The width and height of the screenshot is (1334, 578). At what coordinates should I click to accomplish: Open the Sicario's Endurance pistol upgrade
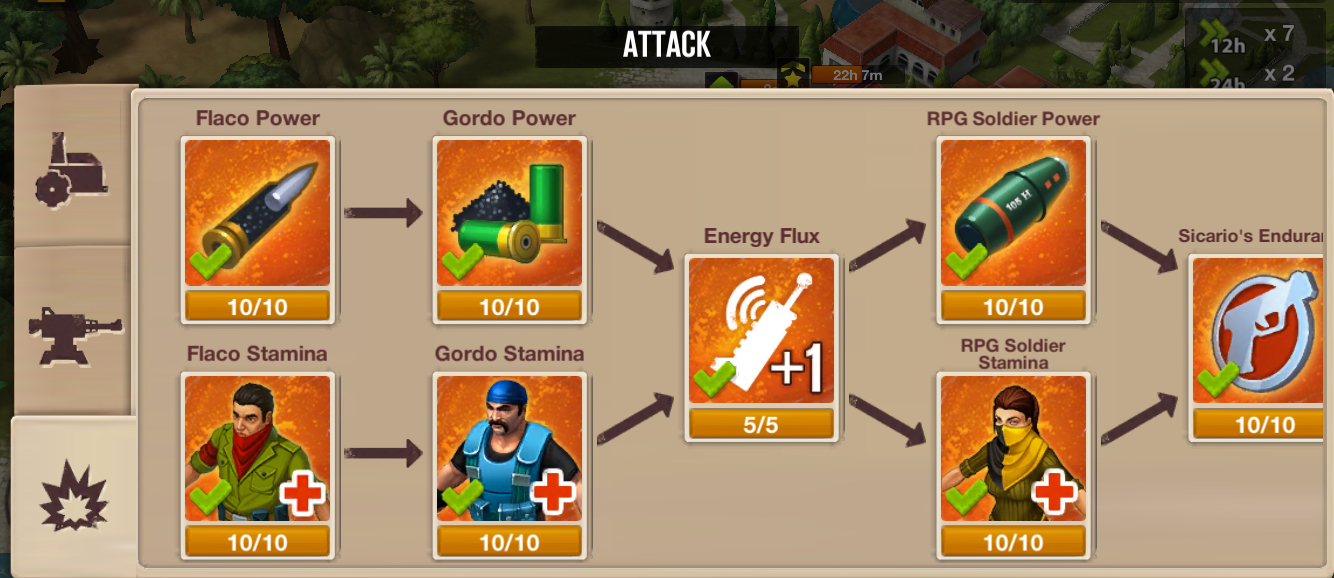1264,331
